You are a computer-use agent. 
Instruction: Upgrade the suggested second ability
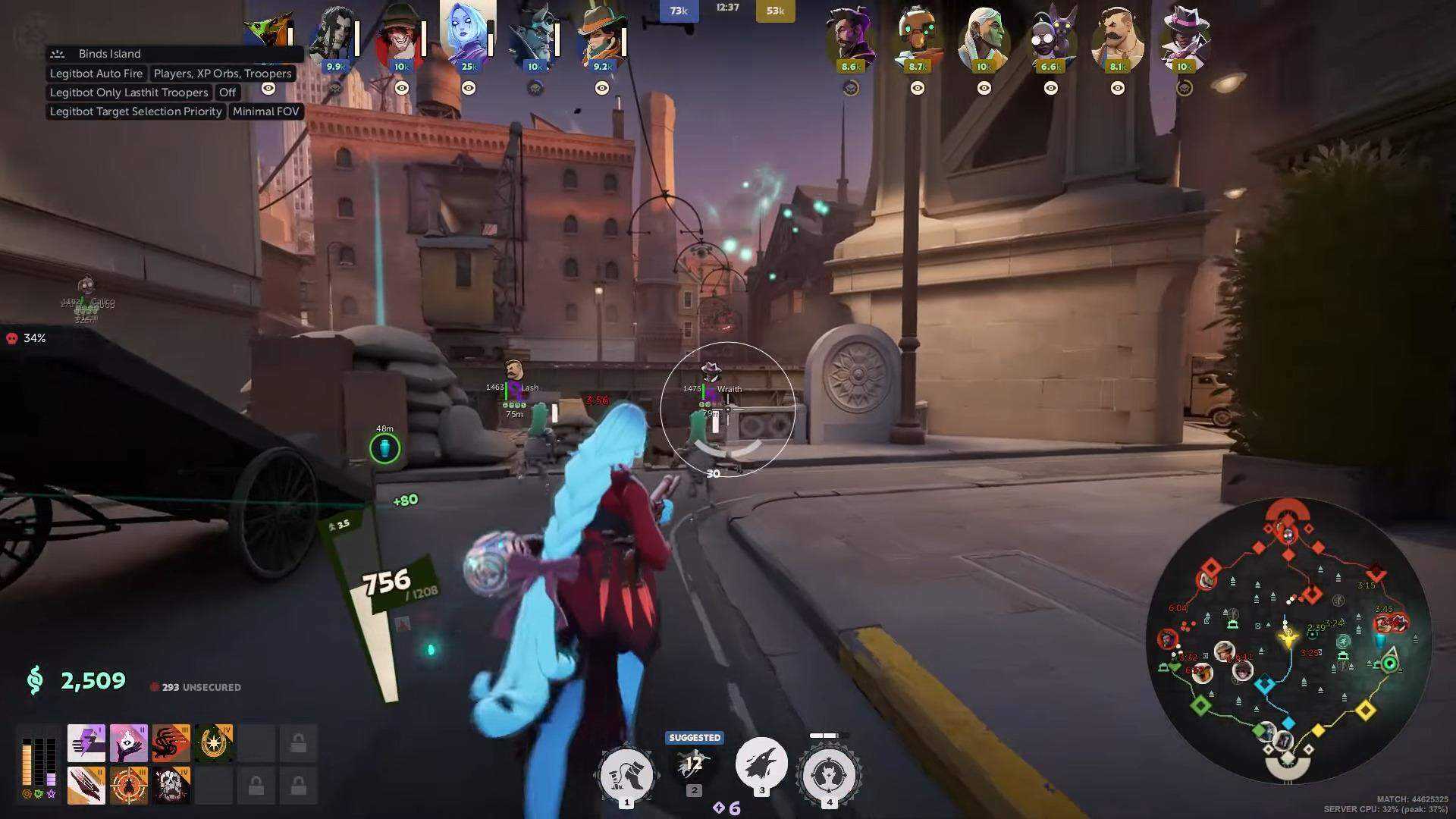coord(694,764)
